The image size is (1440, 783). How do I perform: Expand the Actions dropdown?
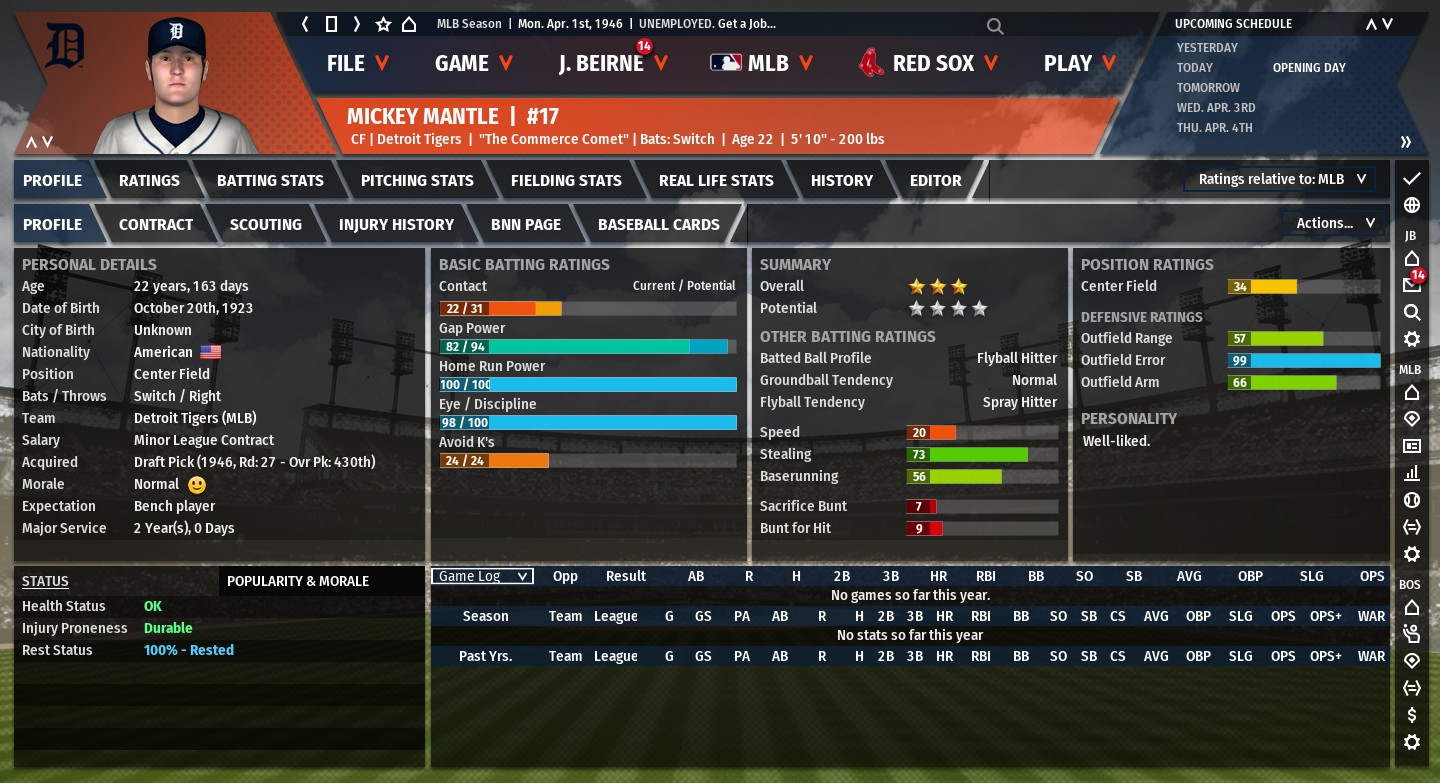point(1335,223)
